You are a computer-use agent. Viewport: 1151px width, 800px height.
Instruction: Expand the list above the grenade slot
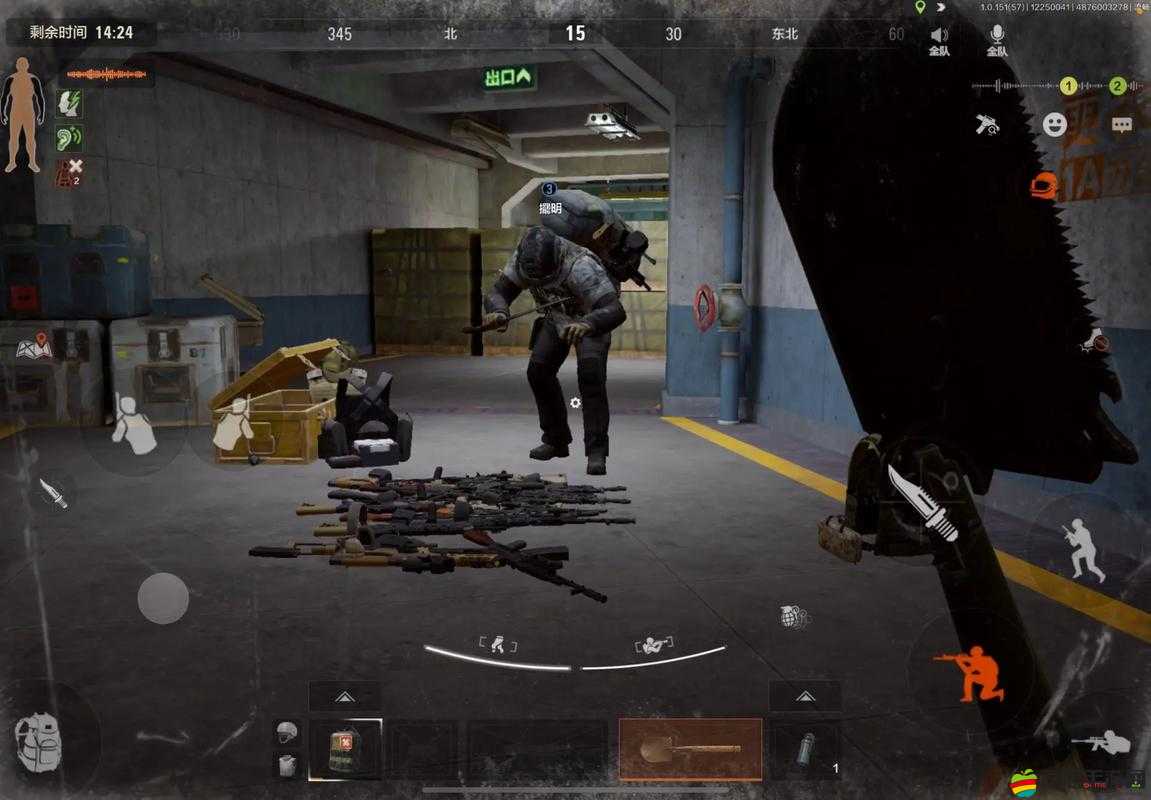805,696
